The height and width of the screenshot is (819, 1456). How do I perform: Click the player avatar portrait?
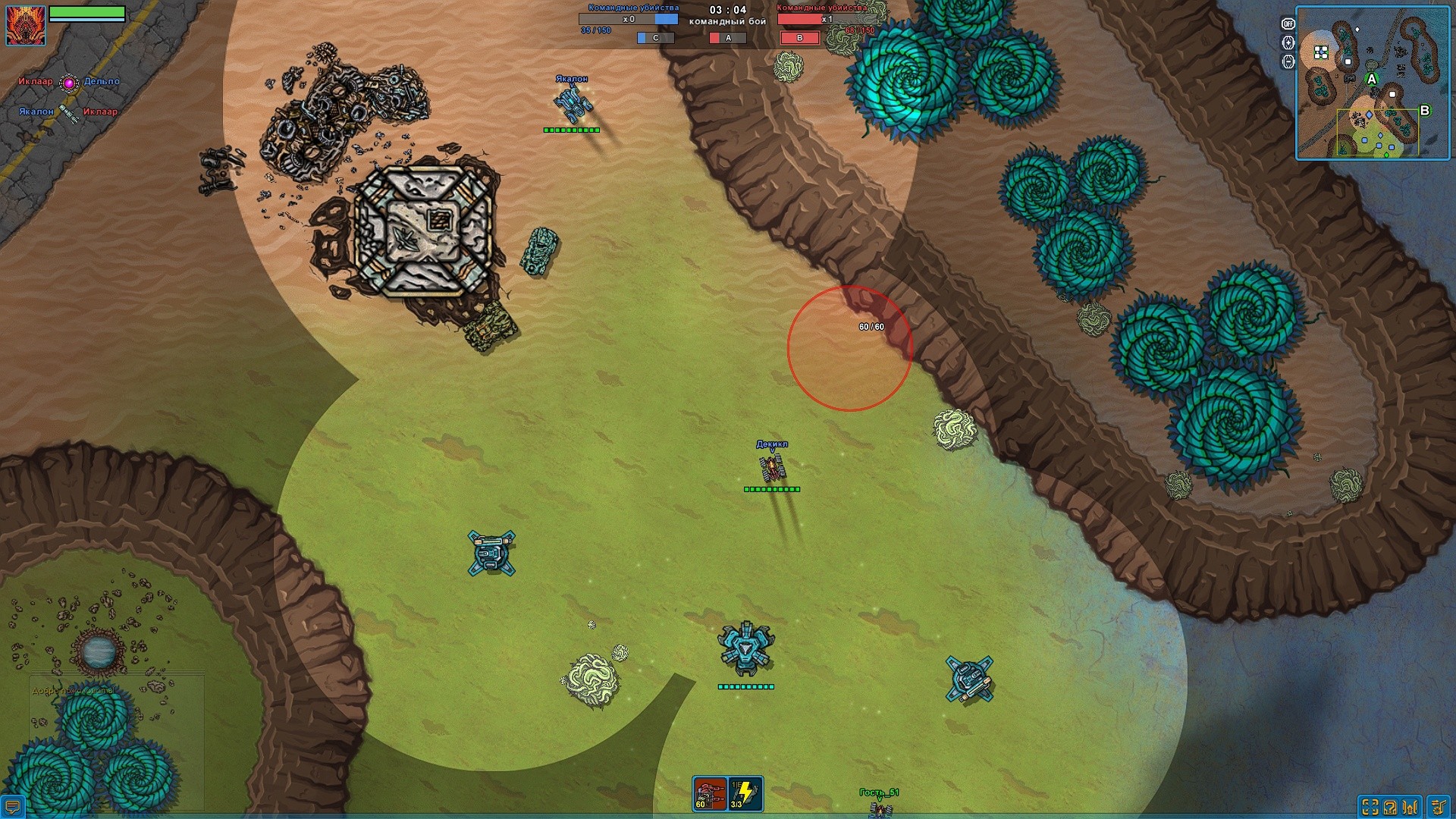(26, 24)
